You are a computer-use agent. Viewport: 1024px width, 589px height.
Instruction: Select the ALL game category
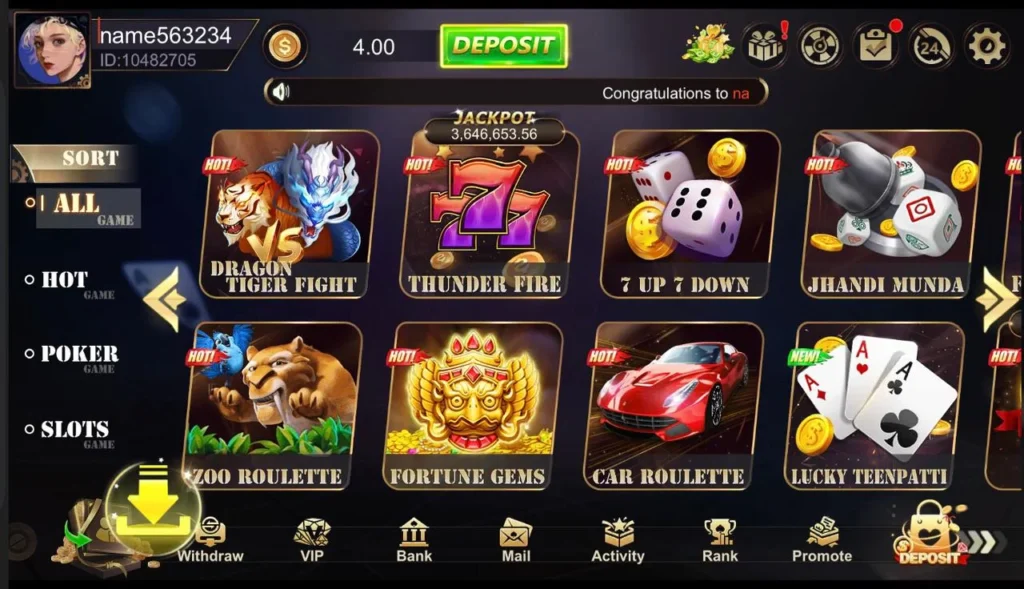(77, 205)
